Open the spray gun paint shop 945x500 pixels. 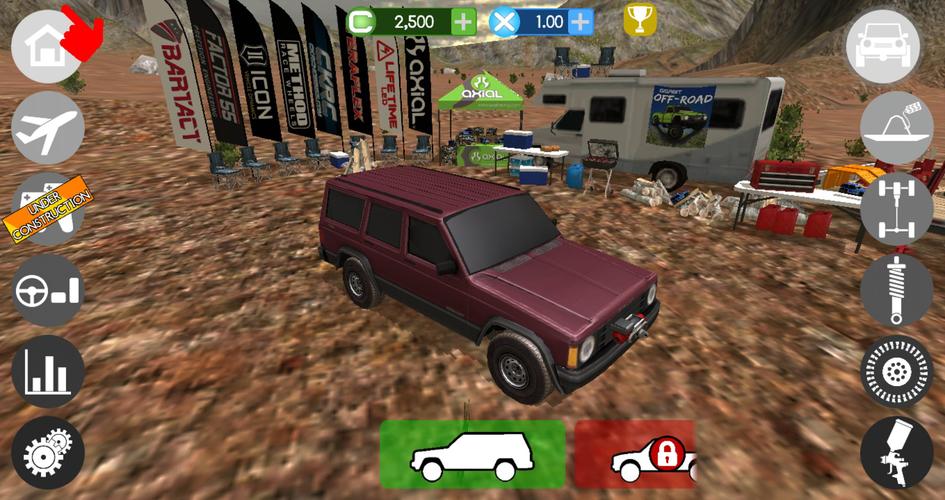(x=896, y=453)
